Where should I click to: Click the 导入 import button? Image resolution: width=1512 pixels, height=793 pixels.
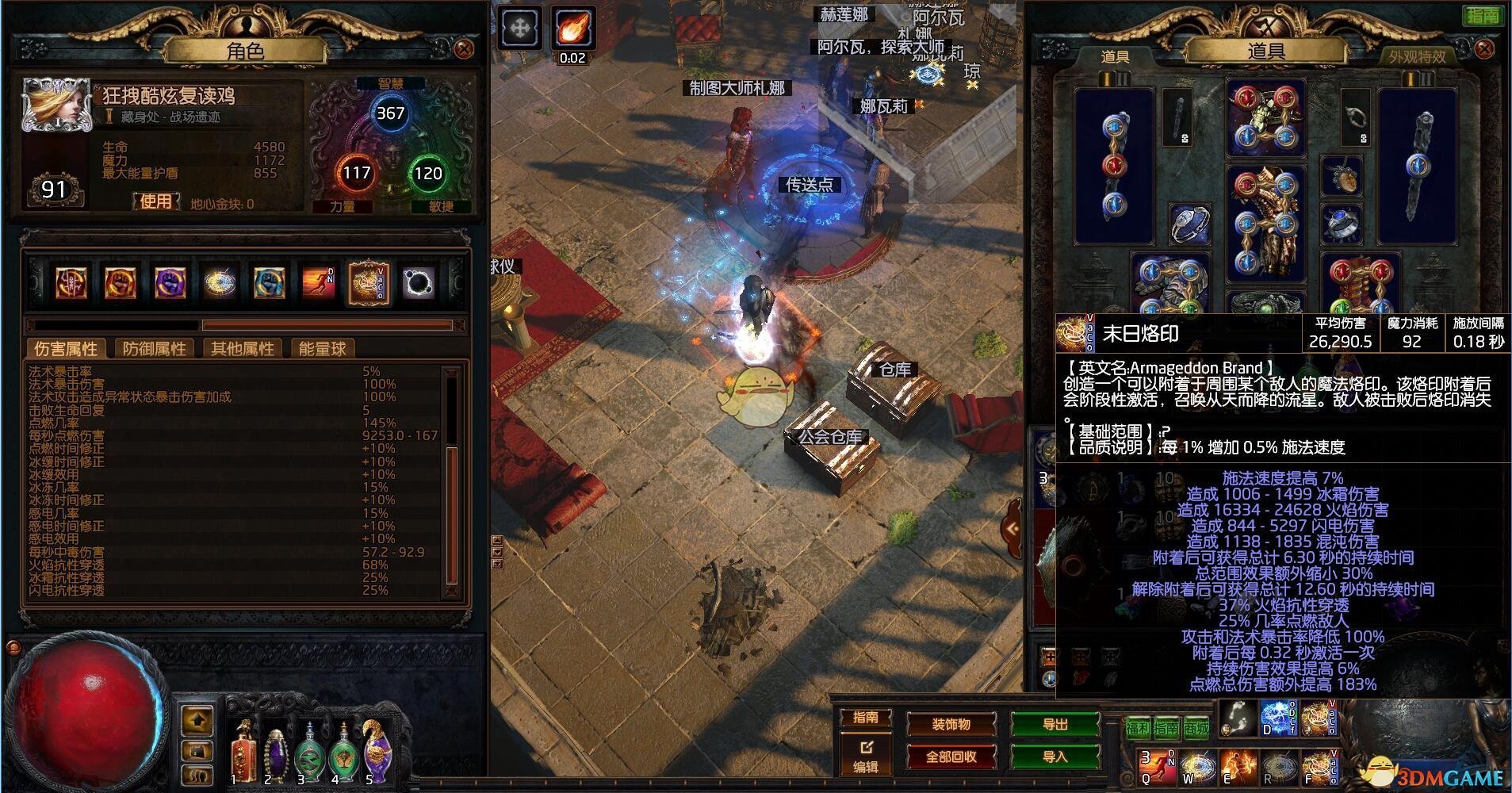point(1055,757)
